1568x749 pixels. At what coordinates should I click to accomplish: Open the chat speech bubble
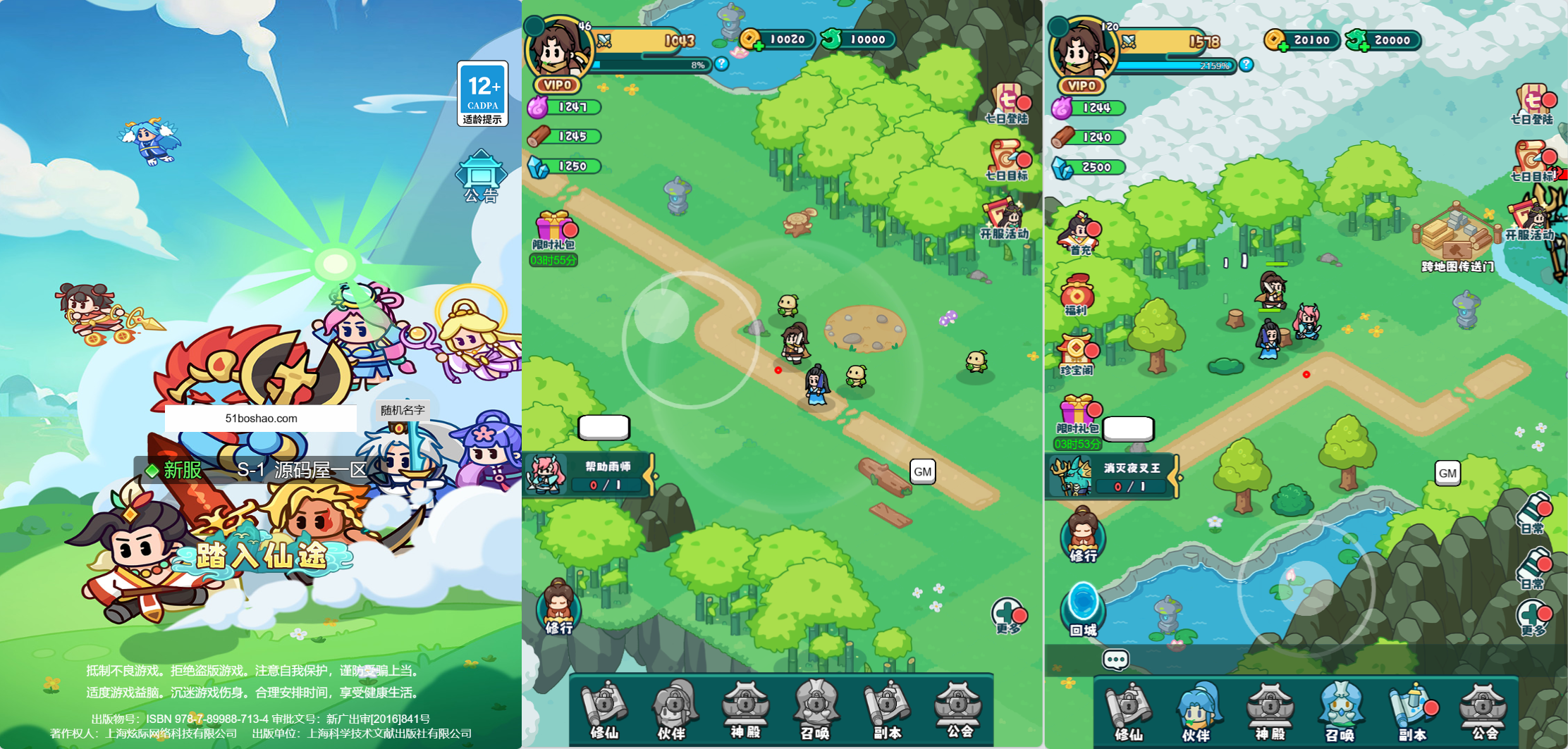click(1115, 660)
